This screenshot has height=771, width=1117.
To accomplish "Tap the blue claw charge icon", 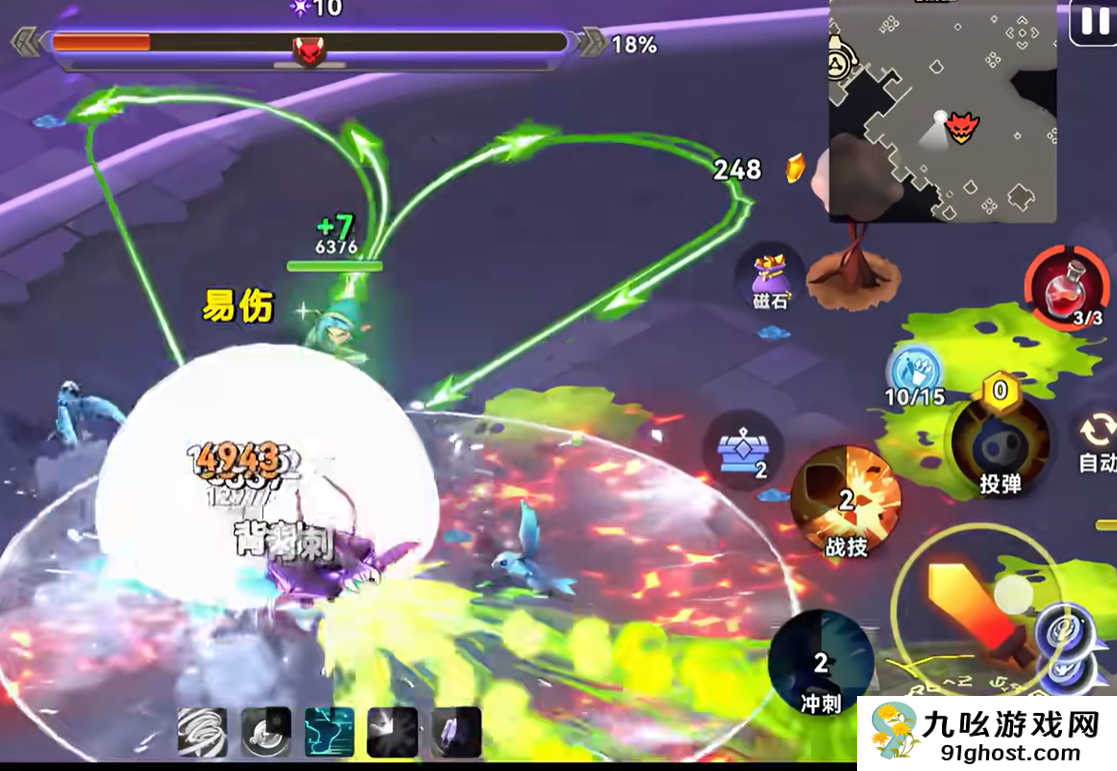I will coord(914,372).
